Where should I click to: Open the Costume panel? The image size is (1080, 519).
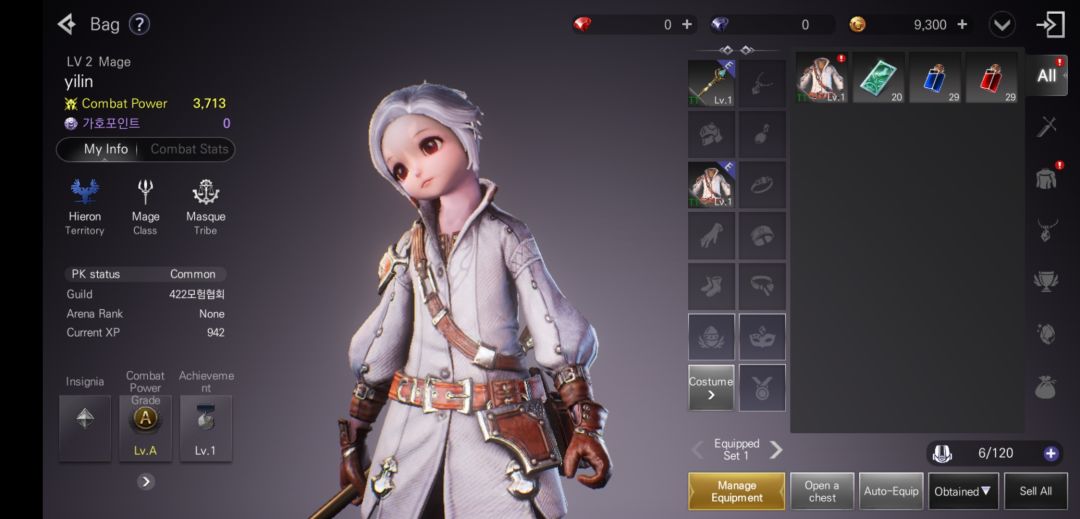(711, 387)
